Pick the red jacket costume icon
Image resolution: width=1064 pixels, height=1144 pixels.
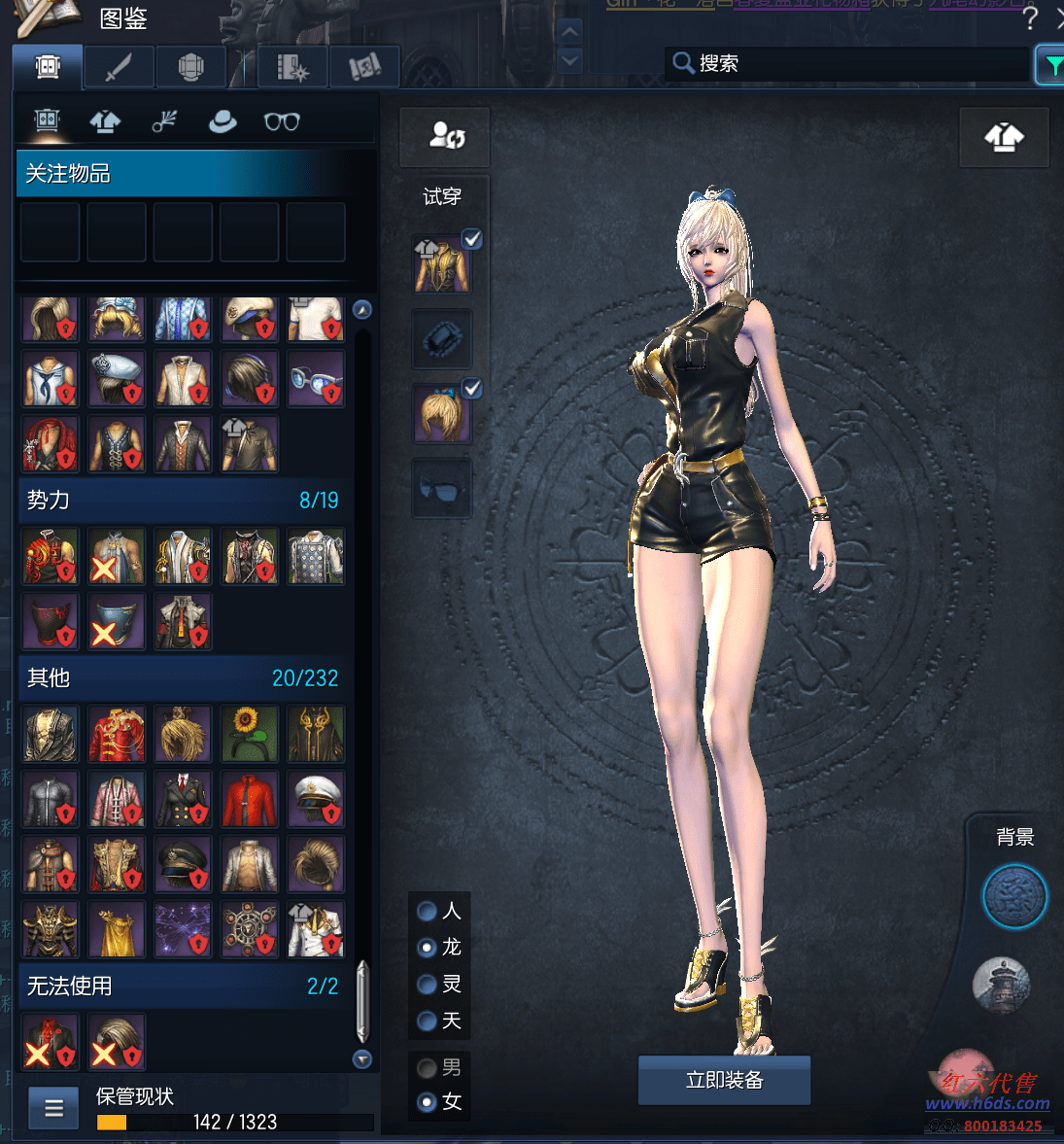coord(250,800)
